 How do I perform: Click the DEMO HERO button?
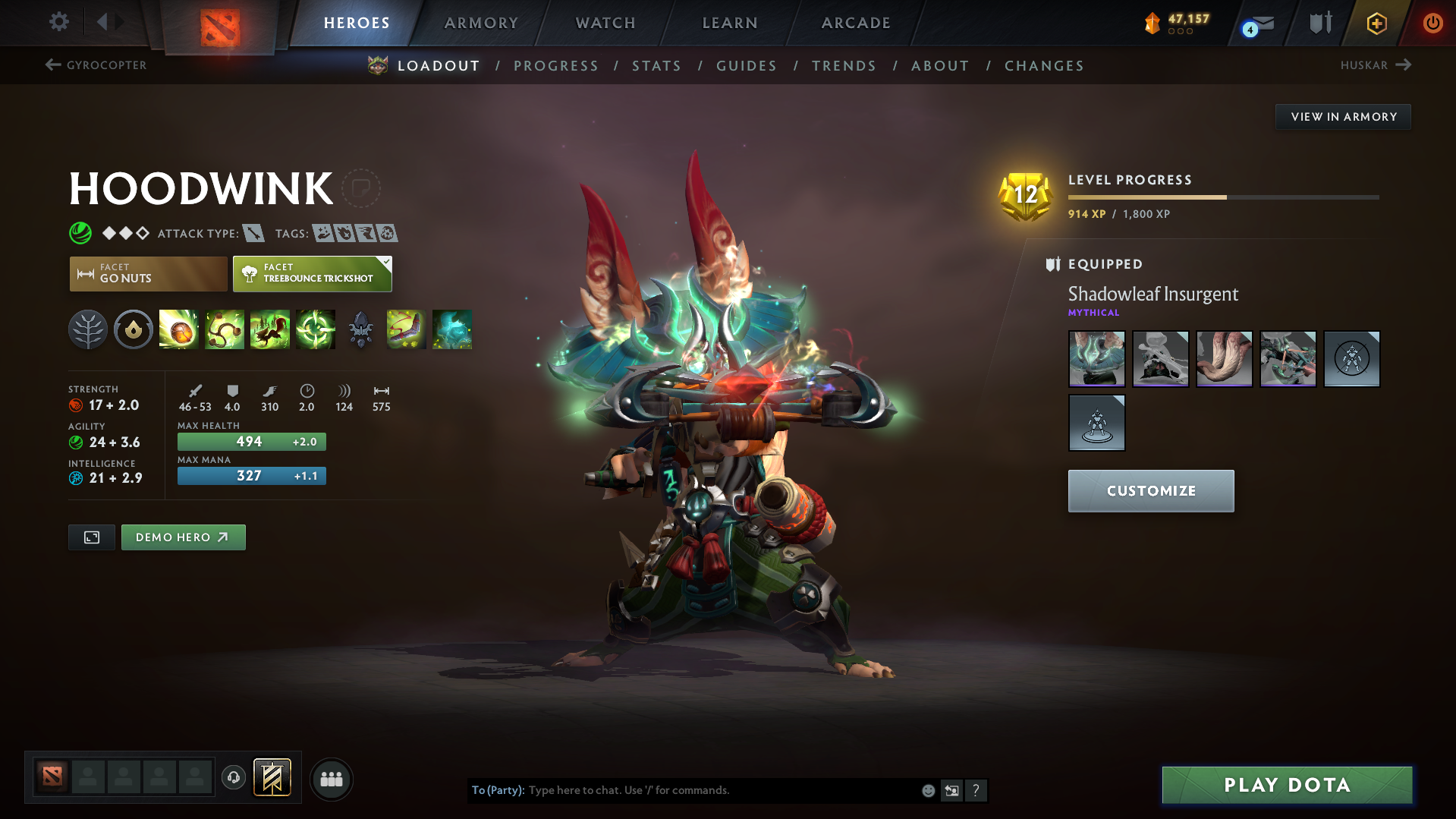coord(183,537)
